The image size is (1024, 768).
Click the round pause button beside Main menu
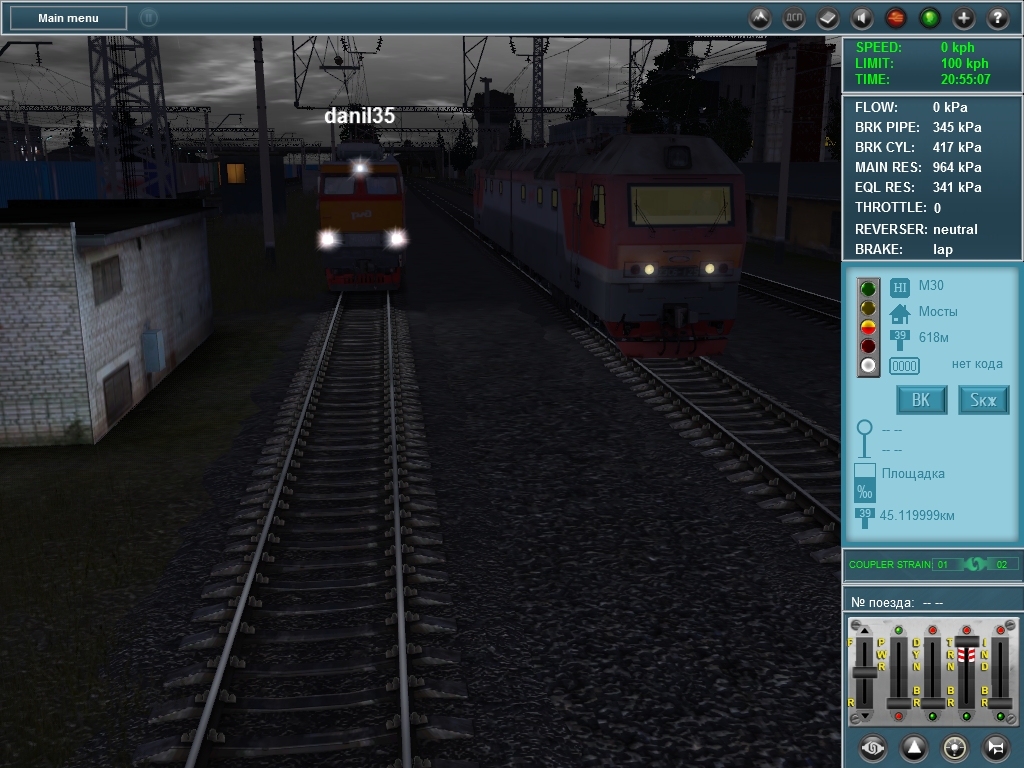coord(149,18)
